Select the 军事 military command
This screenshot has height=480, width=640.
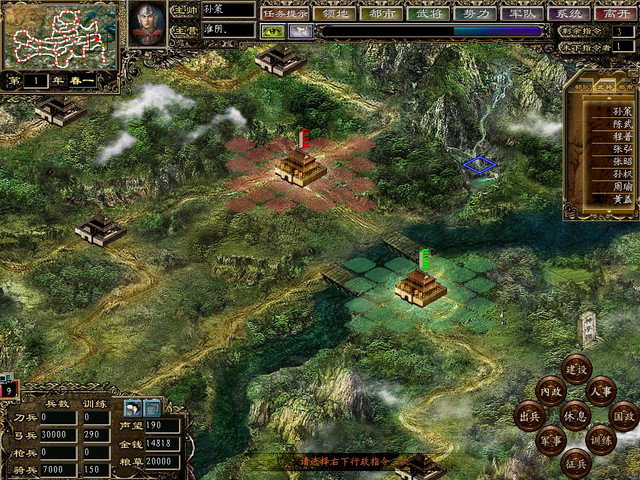click(550, 439)
